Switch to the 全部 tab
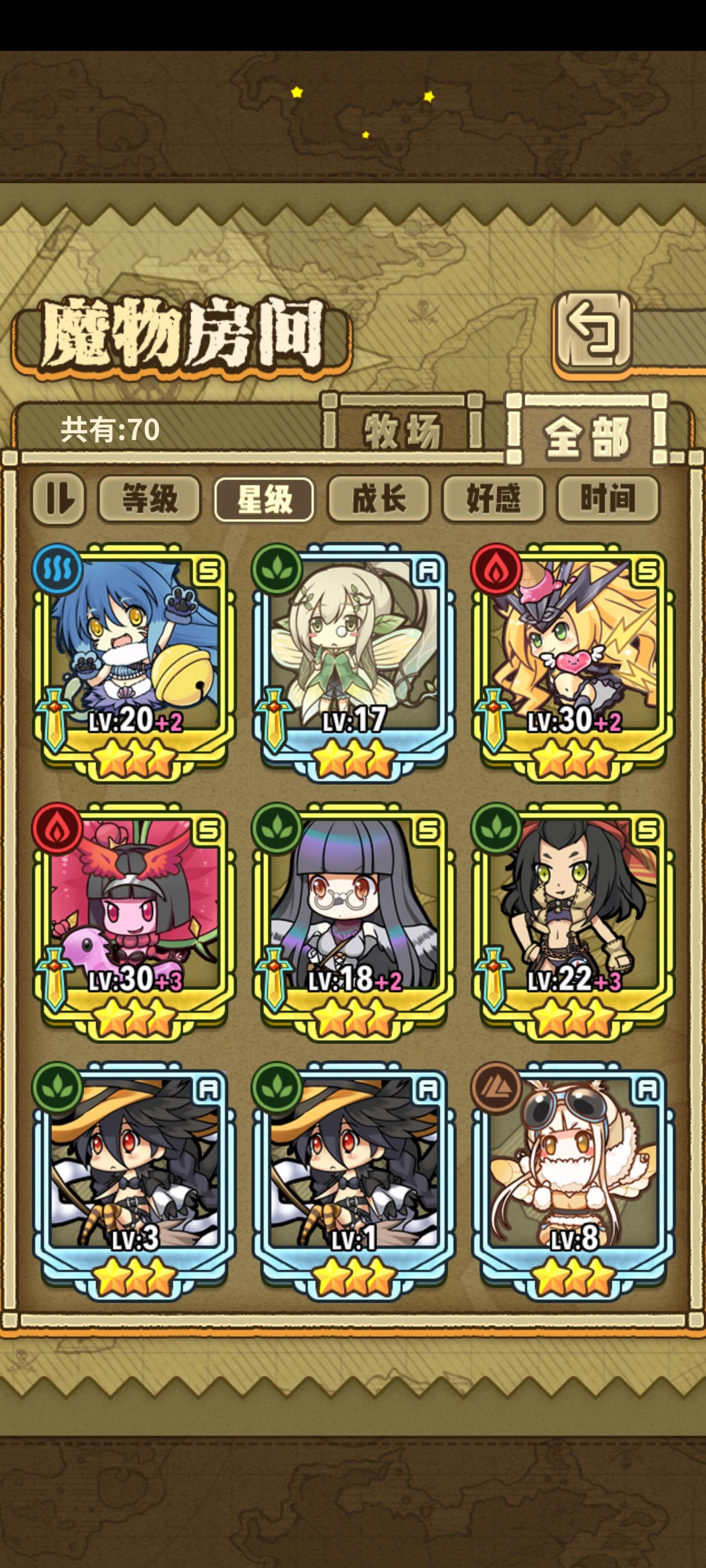 588,430
